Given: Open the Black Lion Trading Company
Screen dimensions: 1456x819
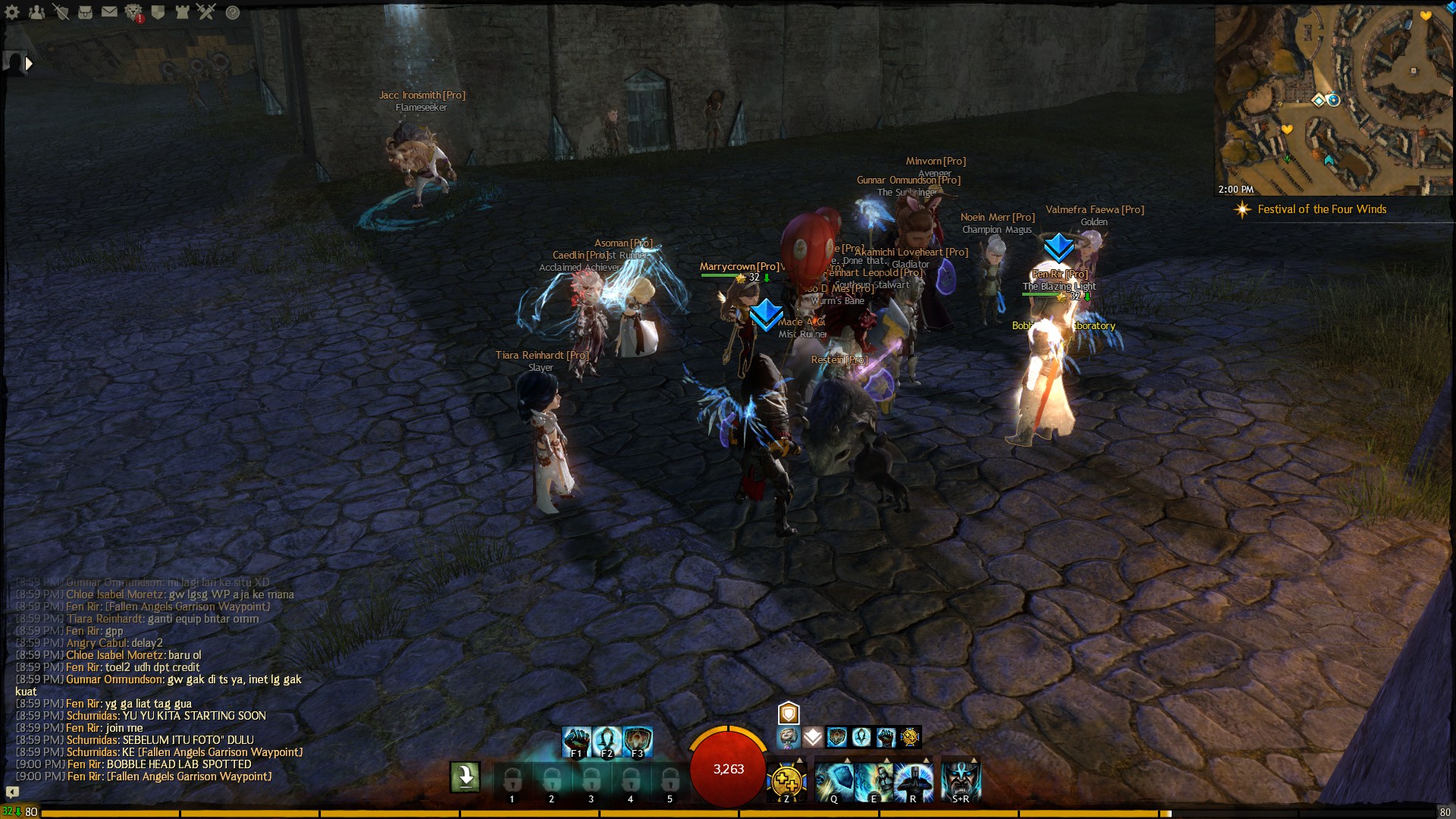Looking at the screenshot, I should click(x=133, y=12).
